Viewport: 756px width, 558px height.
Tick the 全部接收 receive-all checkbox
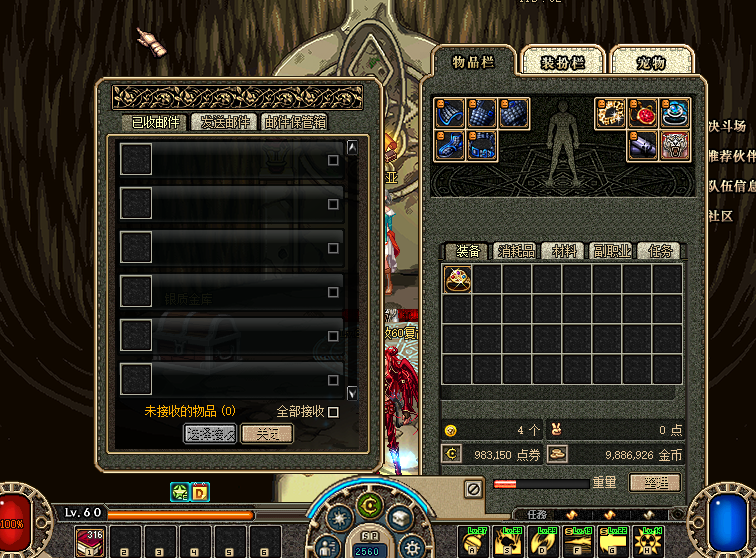point(333,411)
